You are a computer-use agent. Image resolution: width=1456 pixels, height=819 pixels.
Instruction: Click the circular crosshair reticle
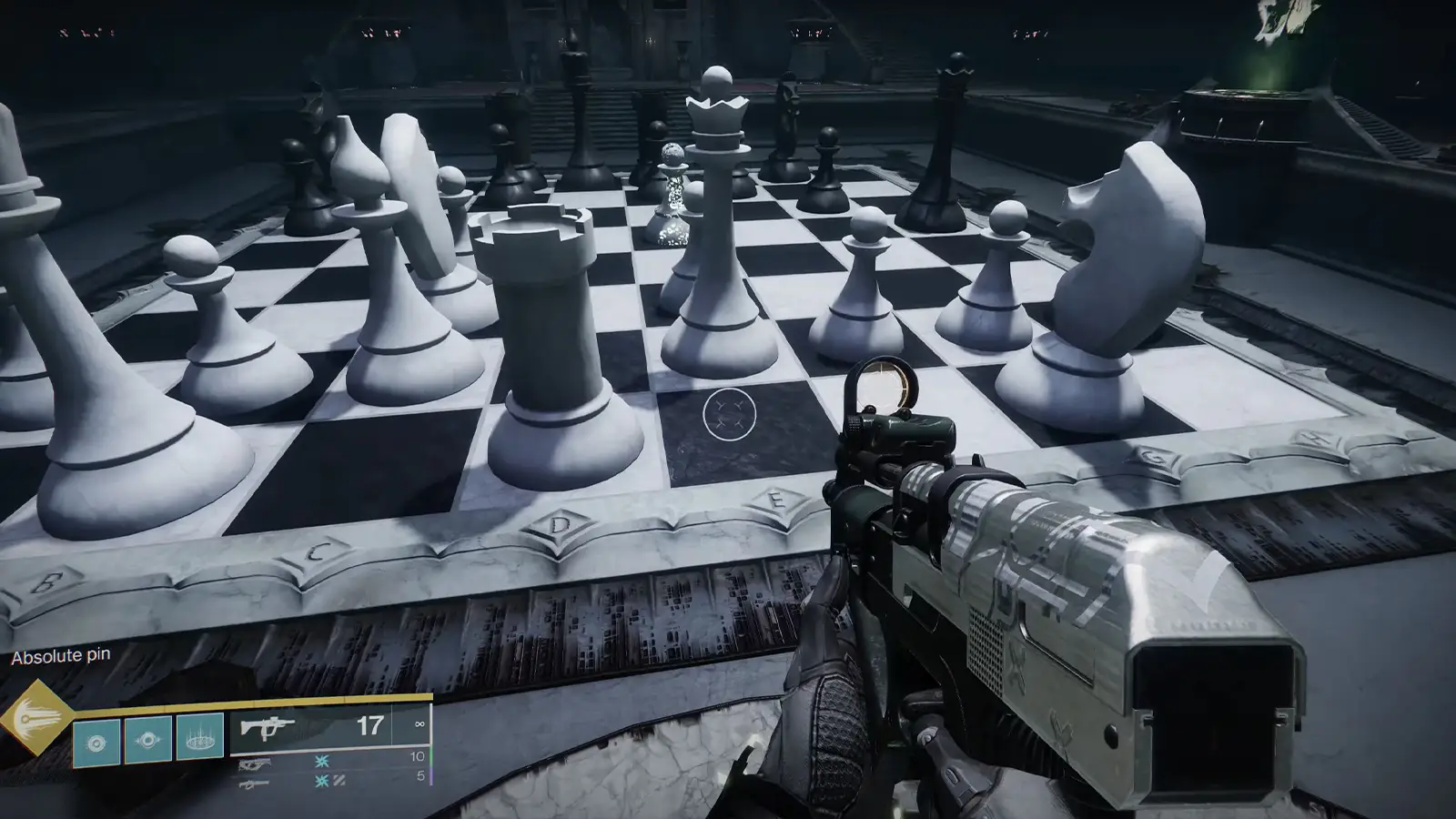coord(728,414)
